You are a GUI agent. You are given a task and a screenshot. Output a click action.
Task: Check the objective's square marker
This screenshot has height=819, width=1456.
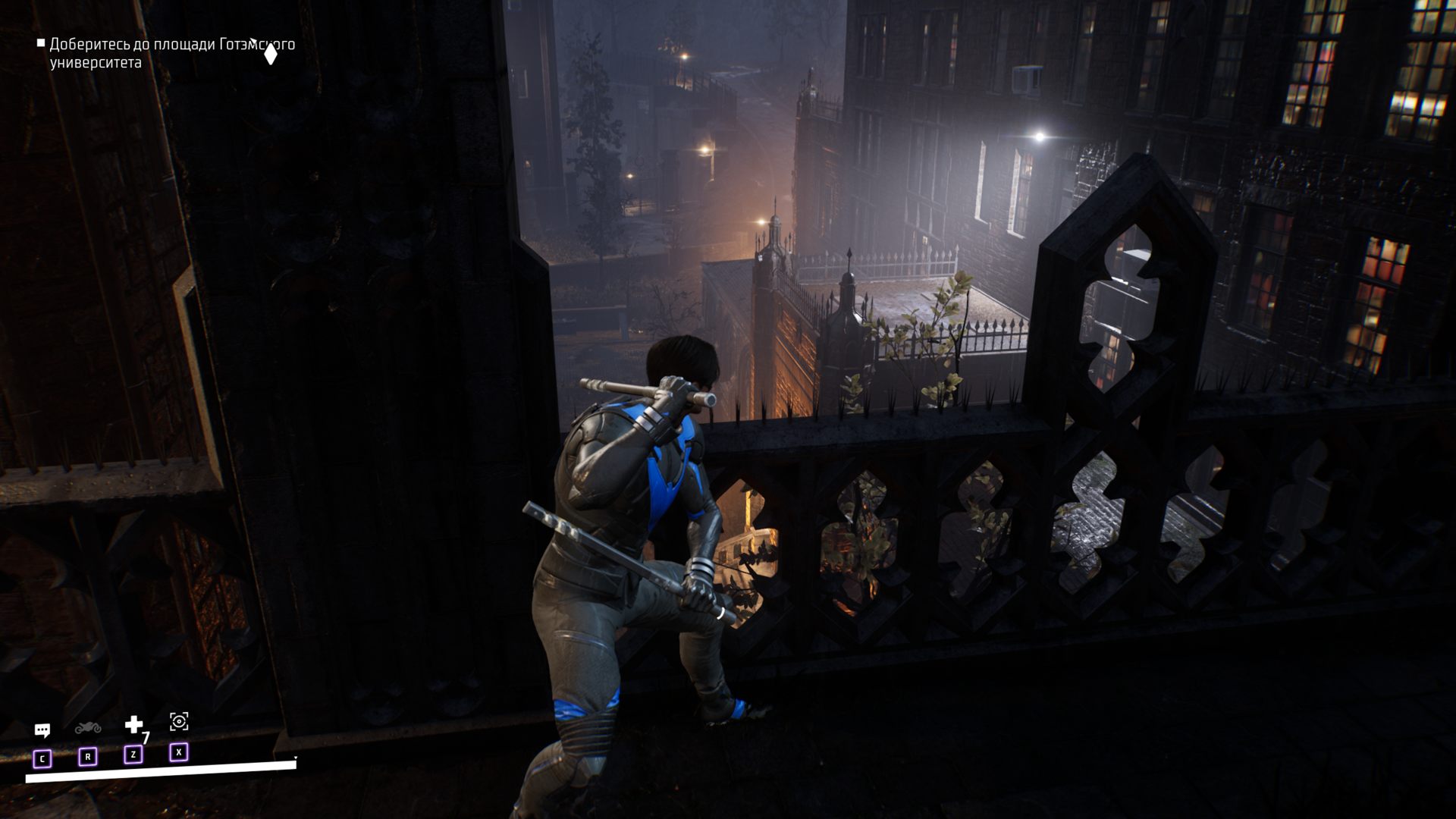41,43
